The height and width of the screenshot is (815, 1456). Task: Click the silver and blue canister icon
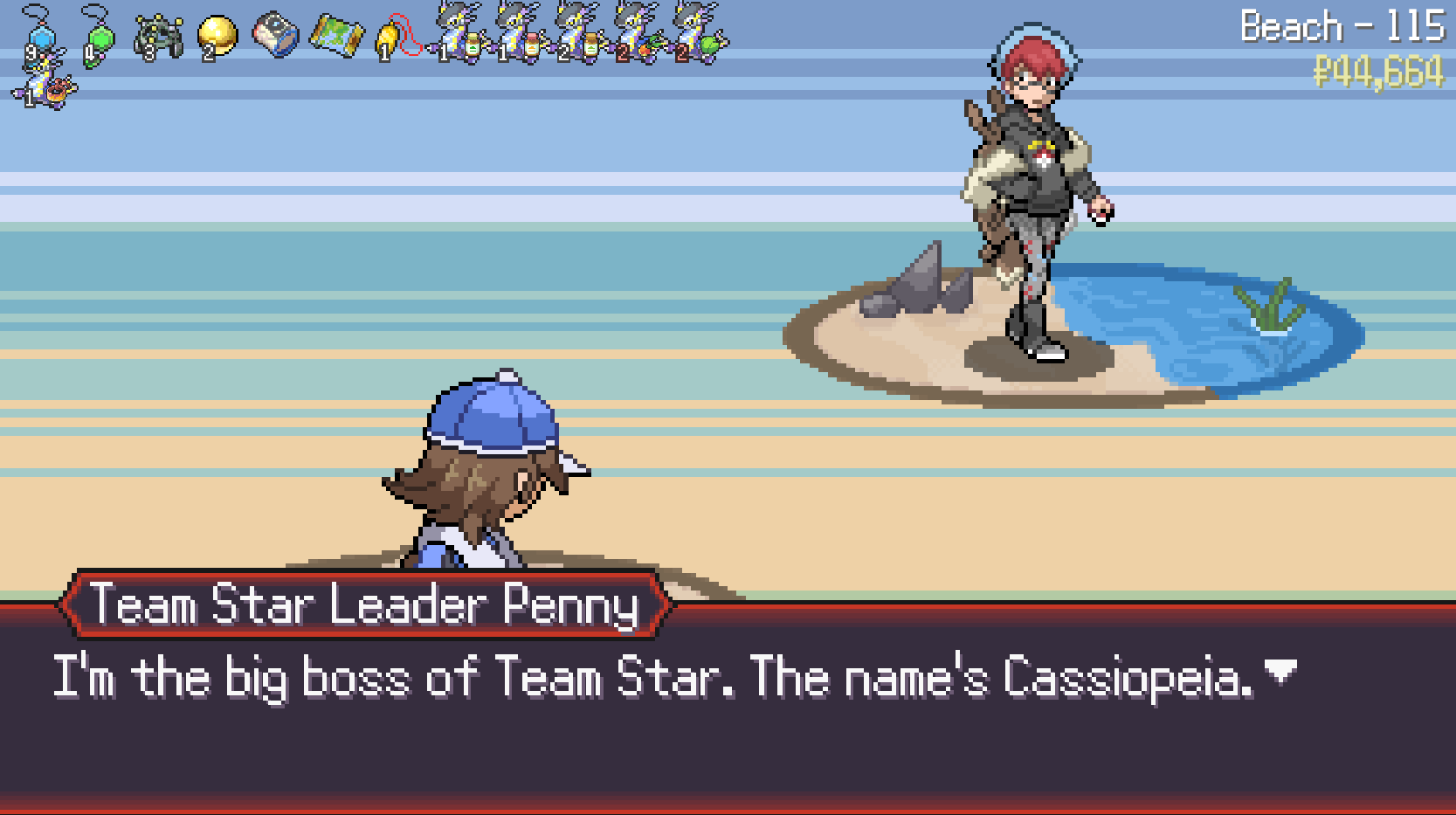point(276,35)
